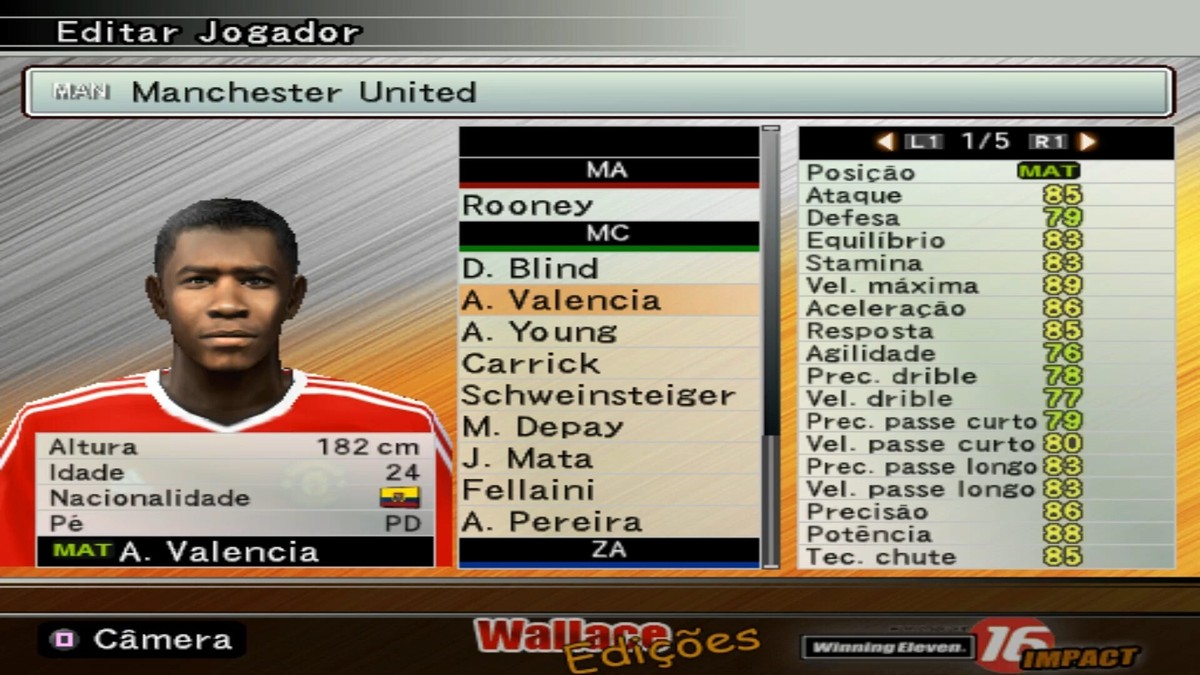
Task: Select the Tec. chute attribute row
Action: point(985,557)
